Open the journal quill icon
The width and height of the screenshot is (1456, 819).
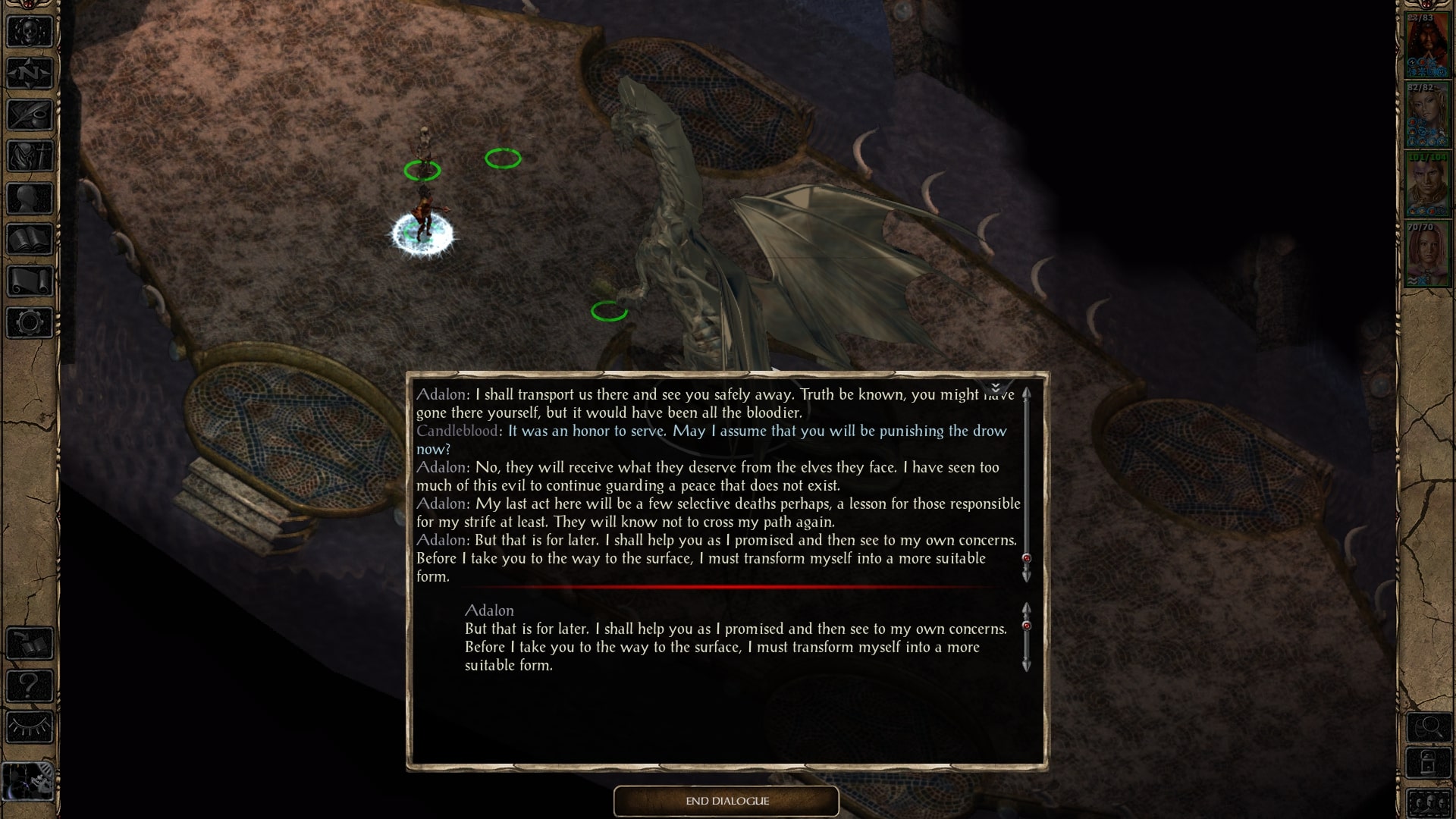(x=29, y=114)
